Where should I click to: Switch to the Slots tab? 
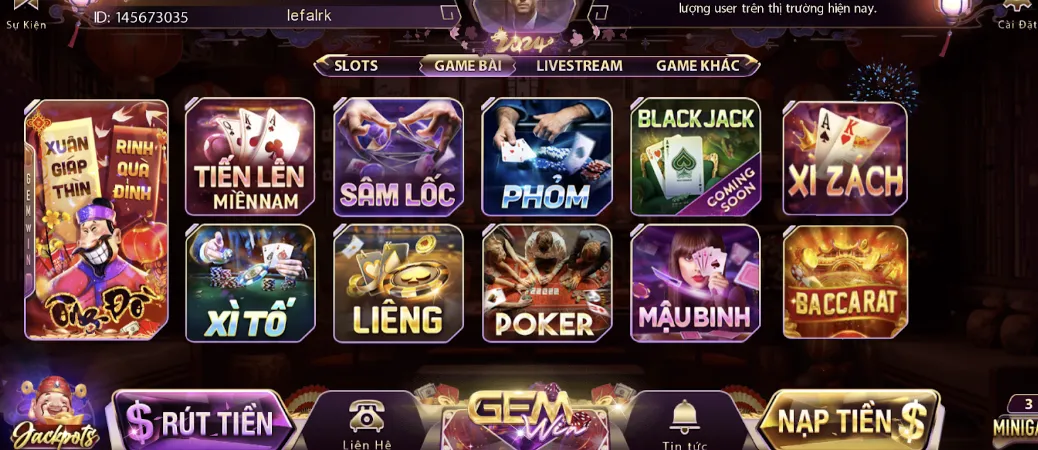pos(356,66)
